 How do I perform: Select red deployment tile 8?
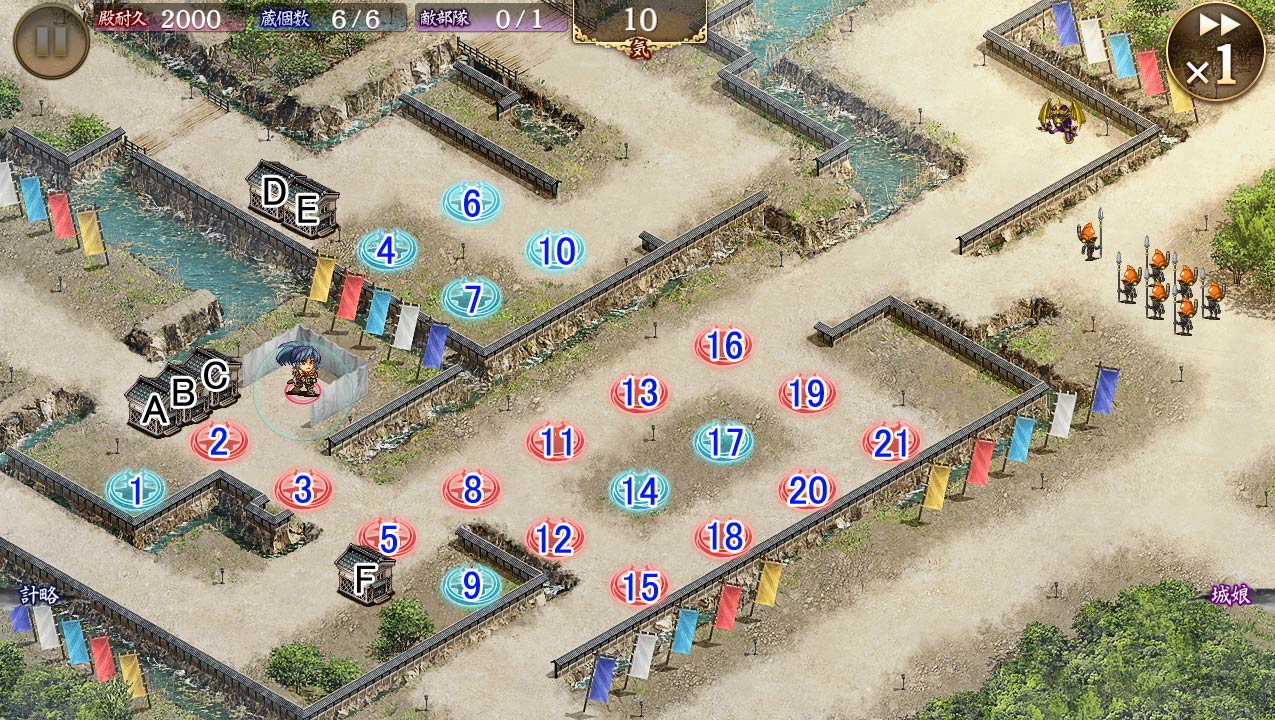(x=471, y=490)
